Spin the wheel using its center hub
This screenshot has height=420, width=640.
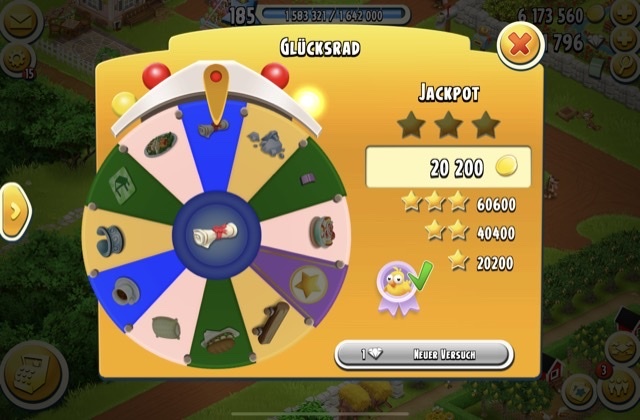pos(214,234)
